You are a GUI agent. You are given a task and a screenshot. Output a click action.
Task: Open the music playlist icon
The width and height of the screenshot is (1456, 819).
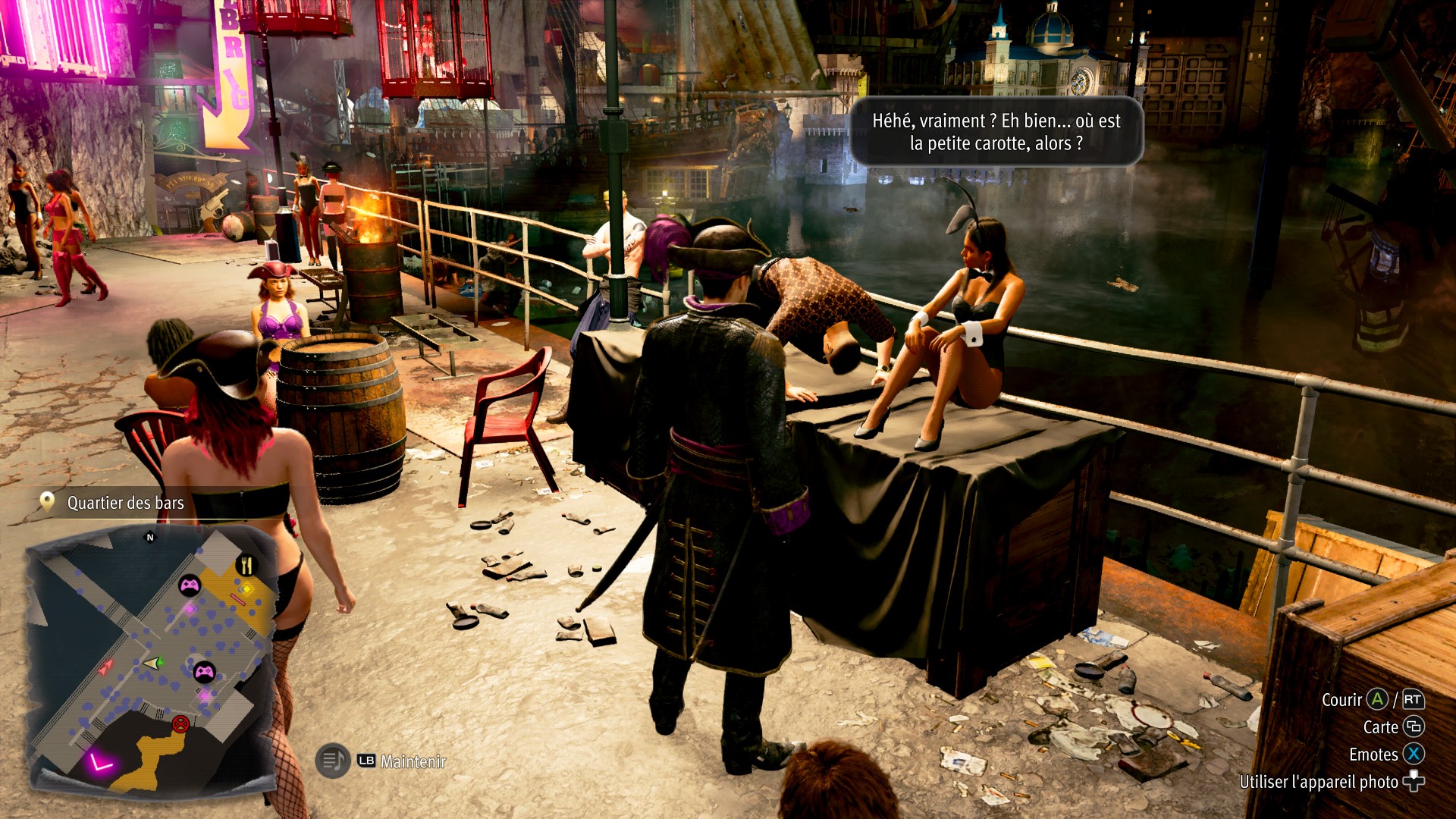(332, 760)
